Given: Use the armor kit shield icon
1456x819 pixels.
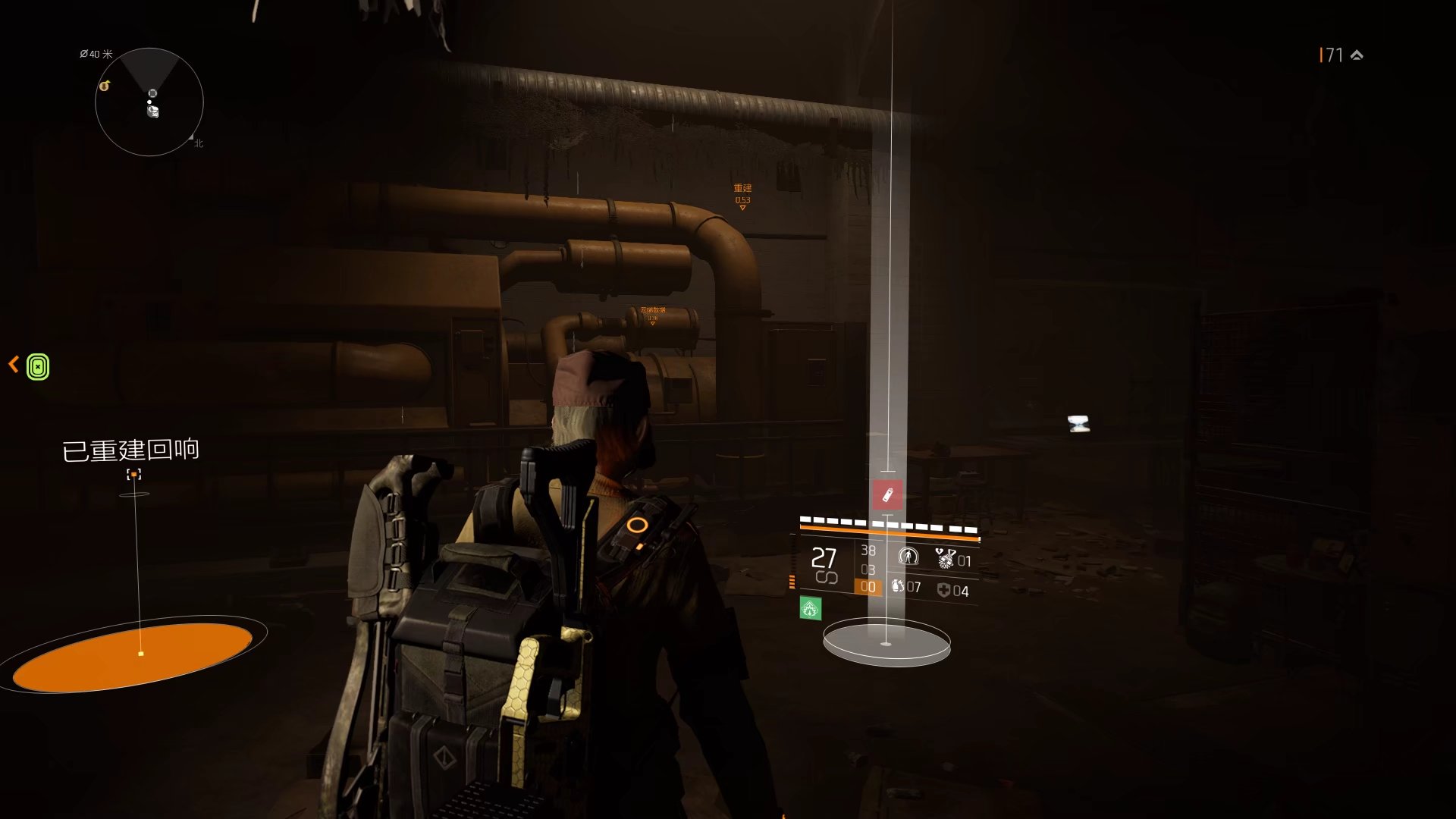Looking at the screenshot, I should pyautogui.click(x=943, y=590).
